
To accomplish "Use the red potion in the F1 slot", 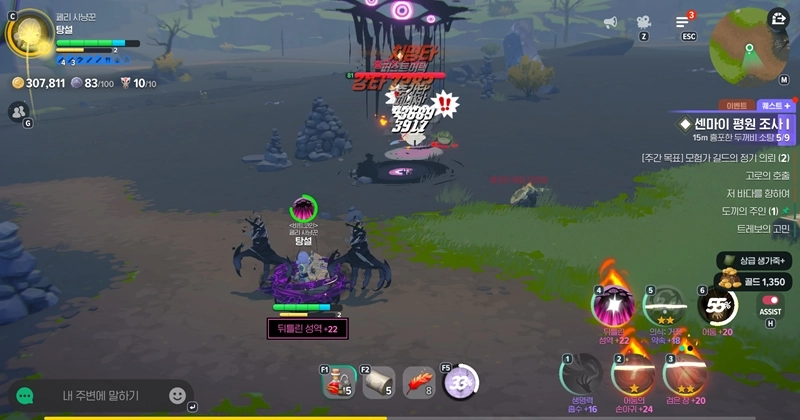I will point(339,381).
